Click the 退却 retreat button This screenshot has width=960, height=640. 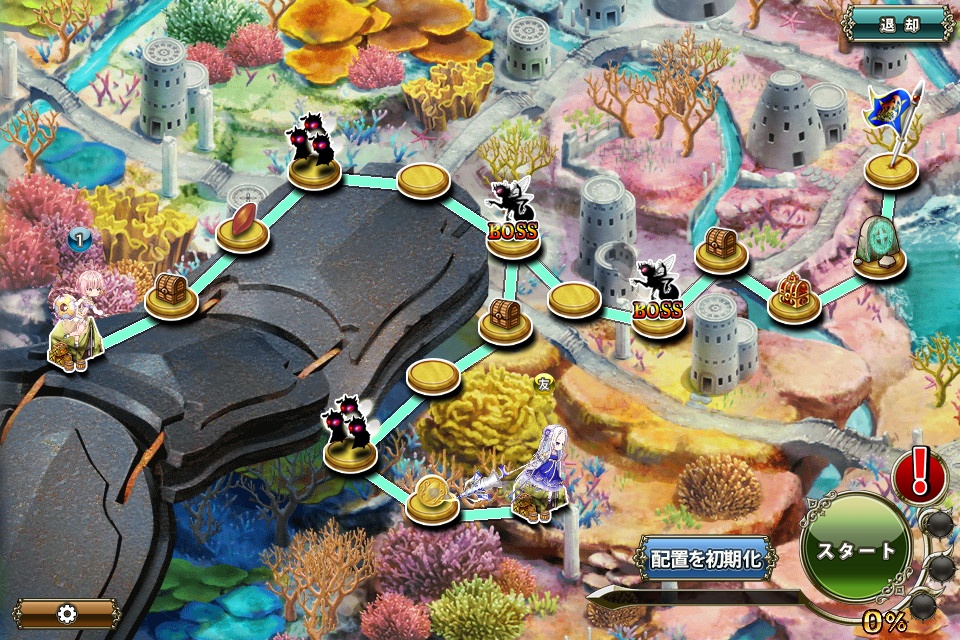[899, 24]
